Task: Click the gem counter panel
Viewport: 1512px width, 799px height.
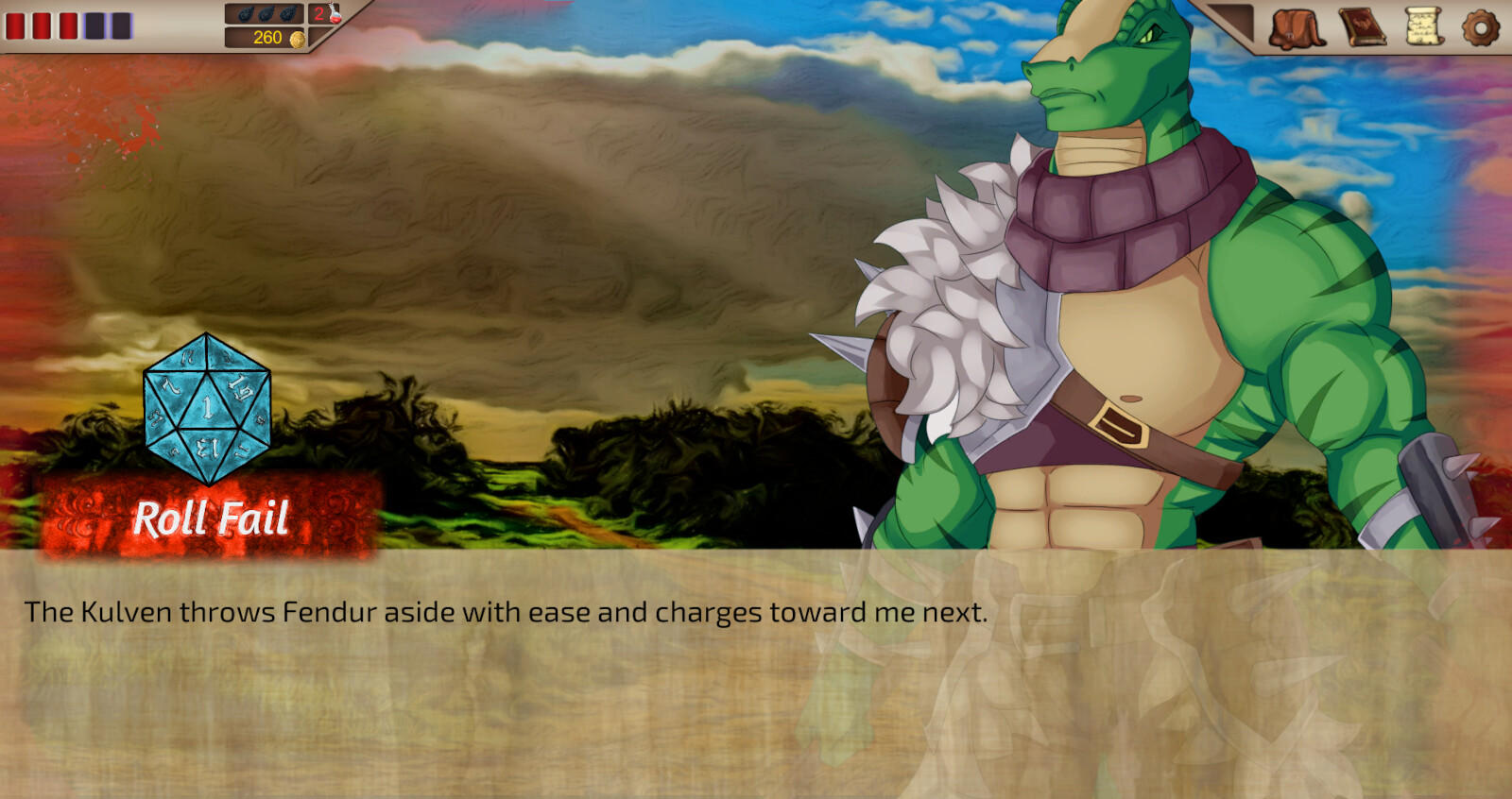Action: tap(265, 14)
